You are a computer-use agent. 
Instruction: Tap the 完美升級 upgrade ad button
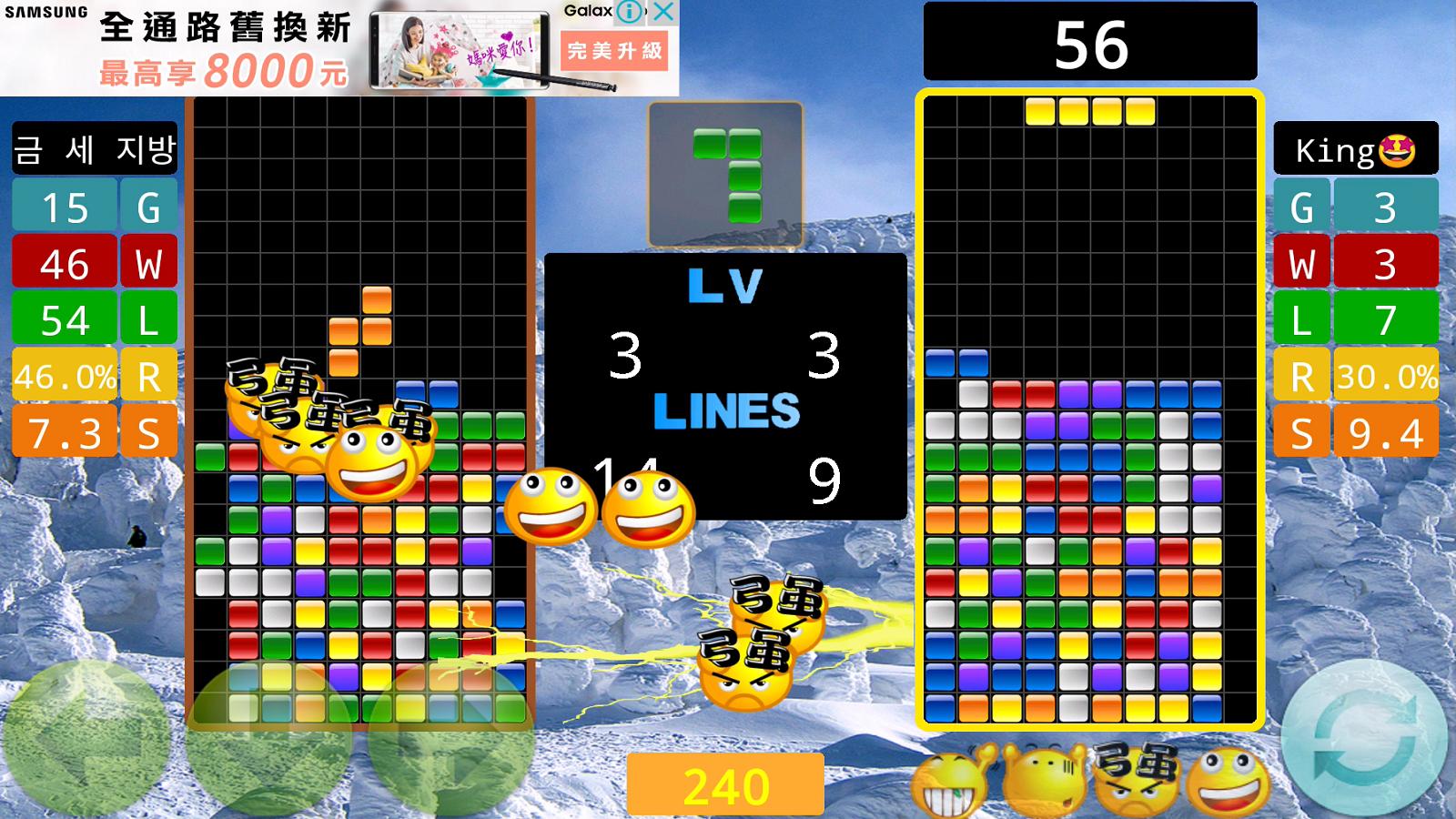point(615,45)
